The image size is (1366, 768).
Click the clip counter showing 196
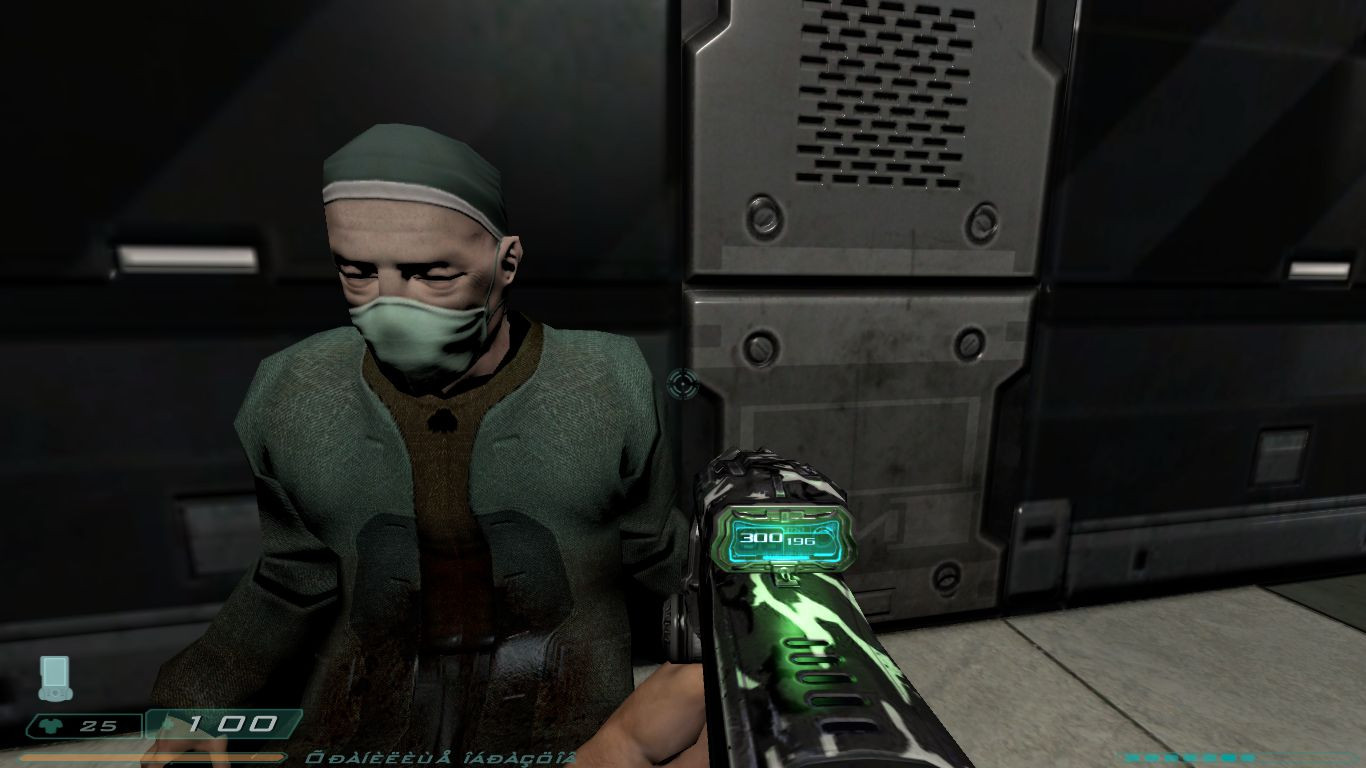click(x=800, y=543)
